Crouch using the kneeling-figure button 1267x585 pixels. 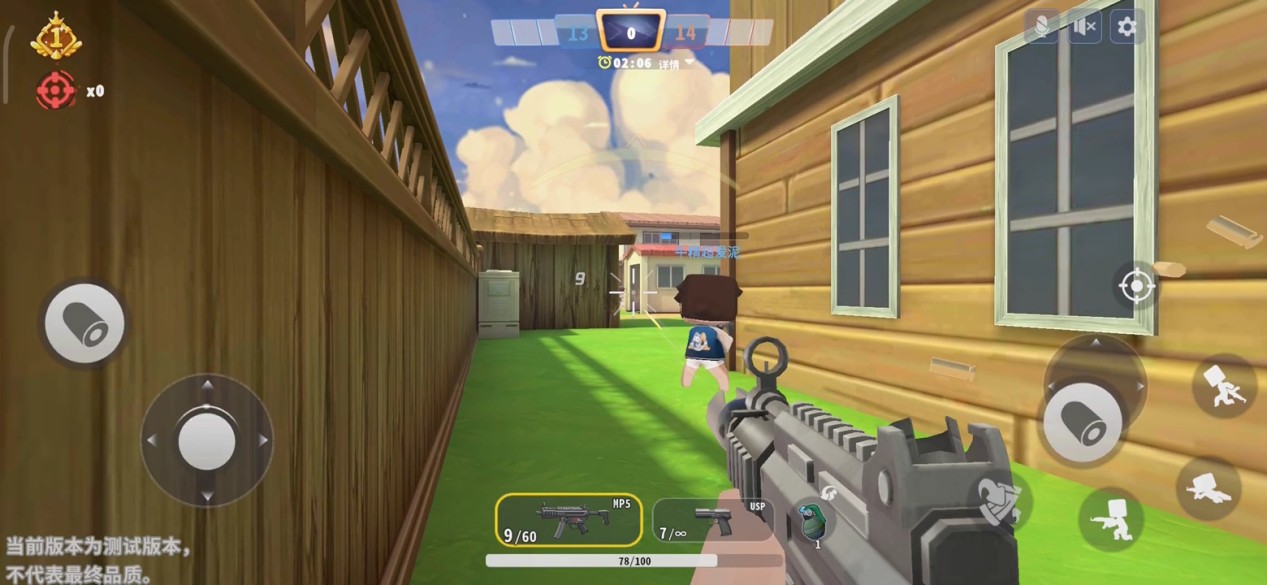point(1111,520)
